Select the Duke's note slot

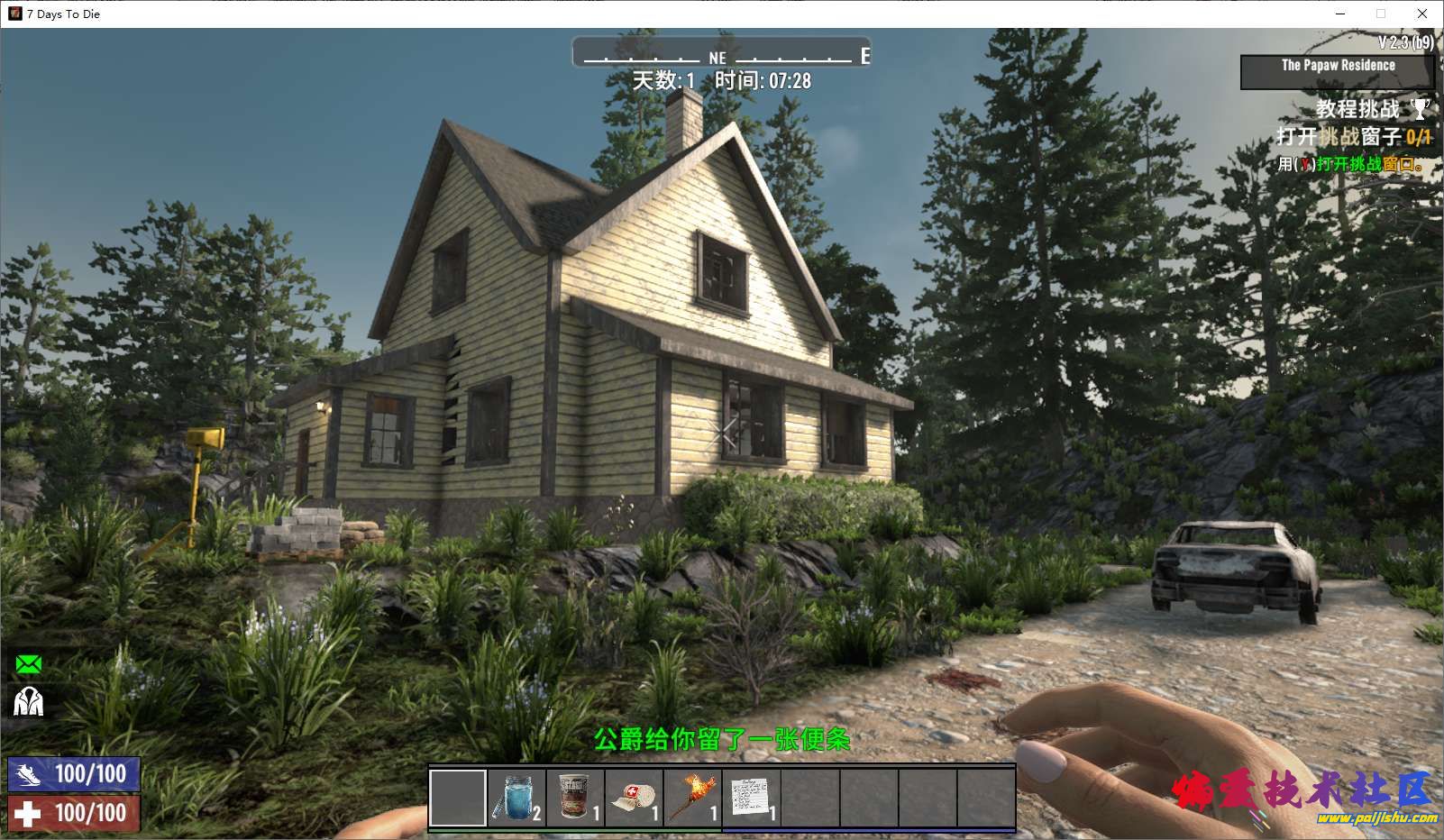tap(751, 798)
